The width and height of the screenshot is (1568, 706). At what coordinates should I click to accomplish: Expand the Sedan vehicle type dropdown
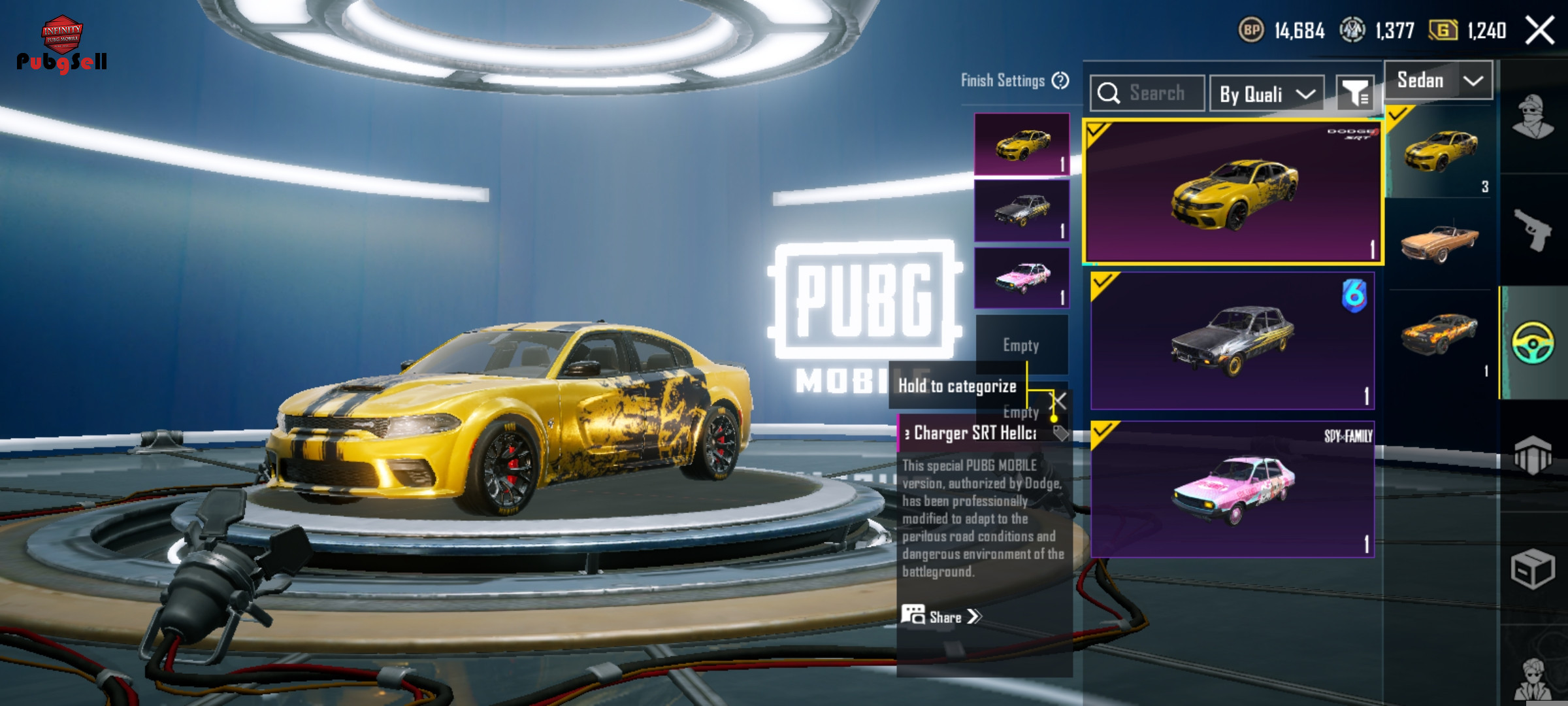1438,80
